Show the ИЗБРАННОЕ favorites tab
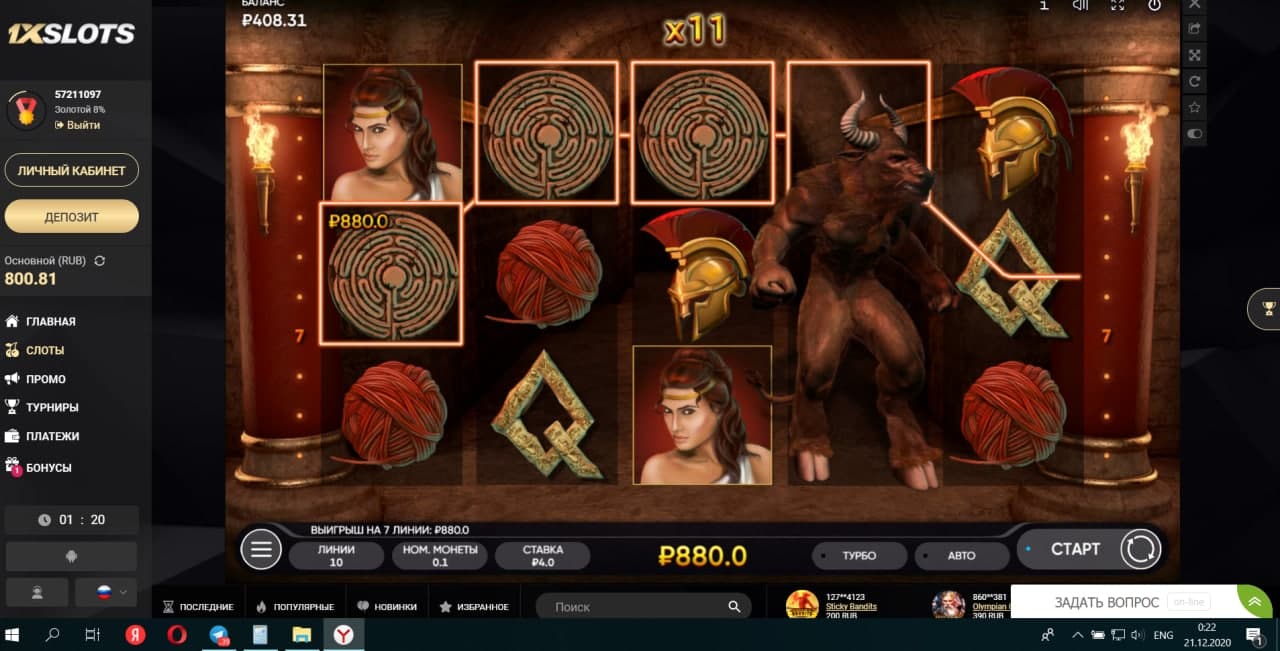Image resolution: width=1280 pixels, height=651 pixels. (x=481, y=607)
